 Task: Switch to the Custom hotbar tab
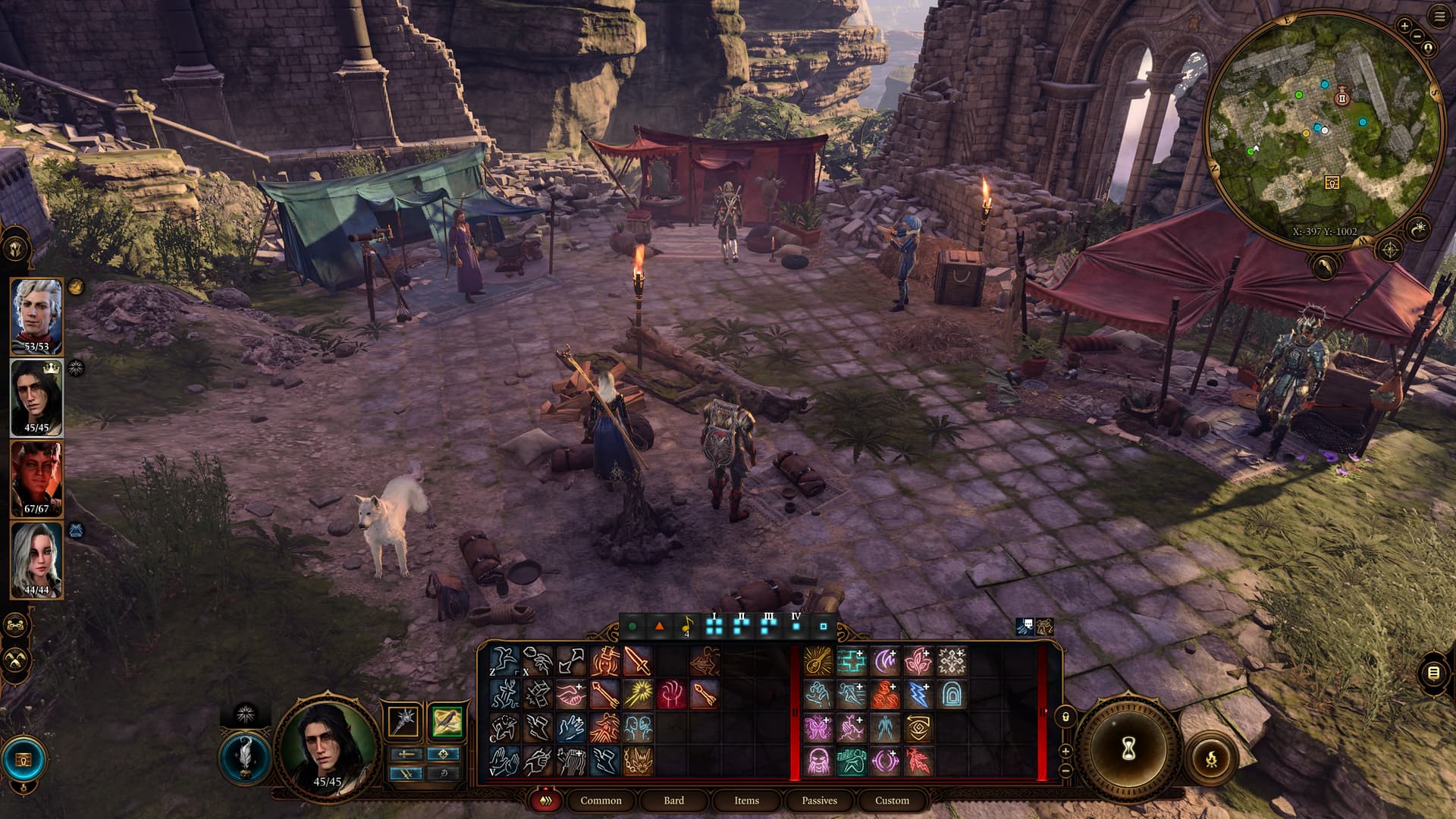coord(892,800)
